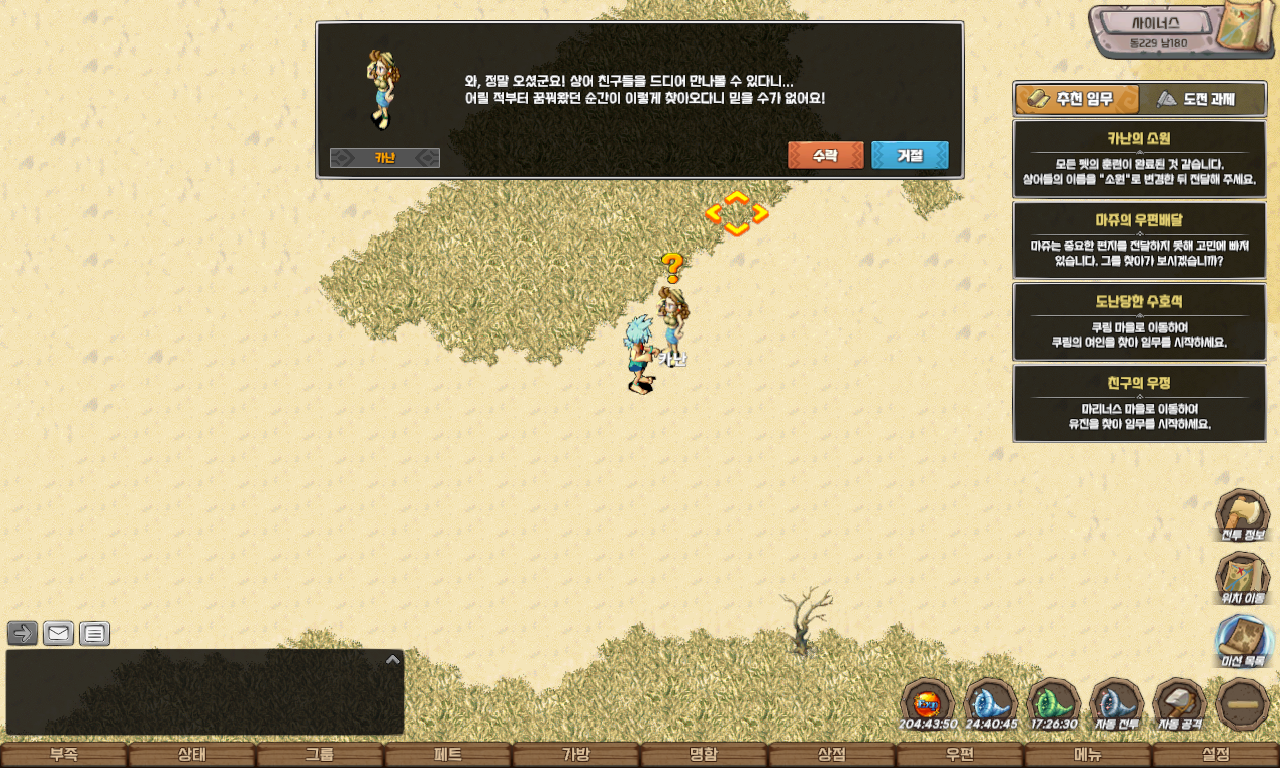
Task: Click the envelope mail icon above chat
Action: pos(58,633)
